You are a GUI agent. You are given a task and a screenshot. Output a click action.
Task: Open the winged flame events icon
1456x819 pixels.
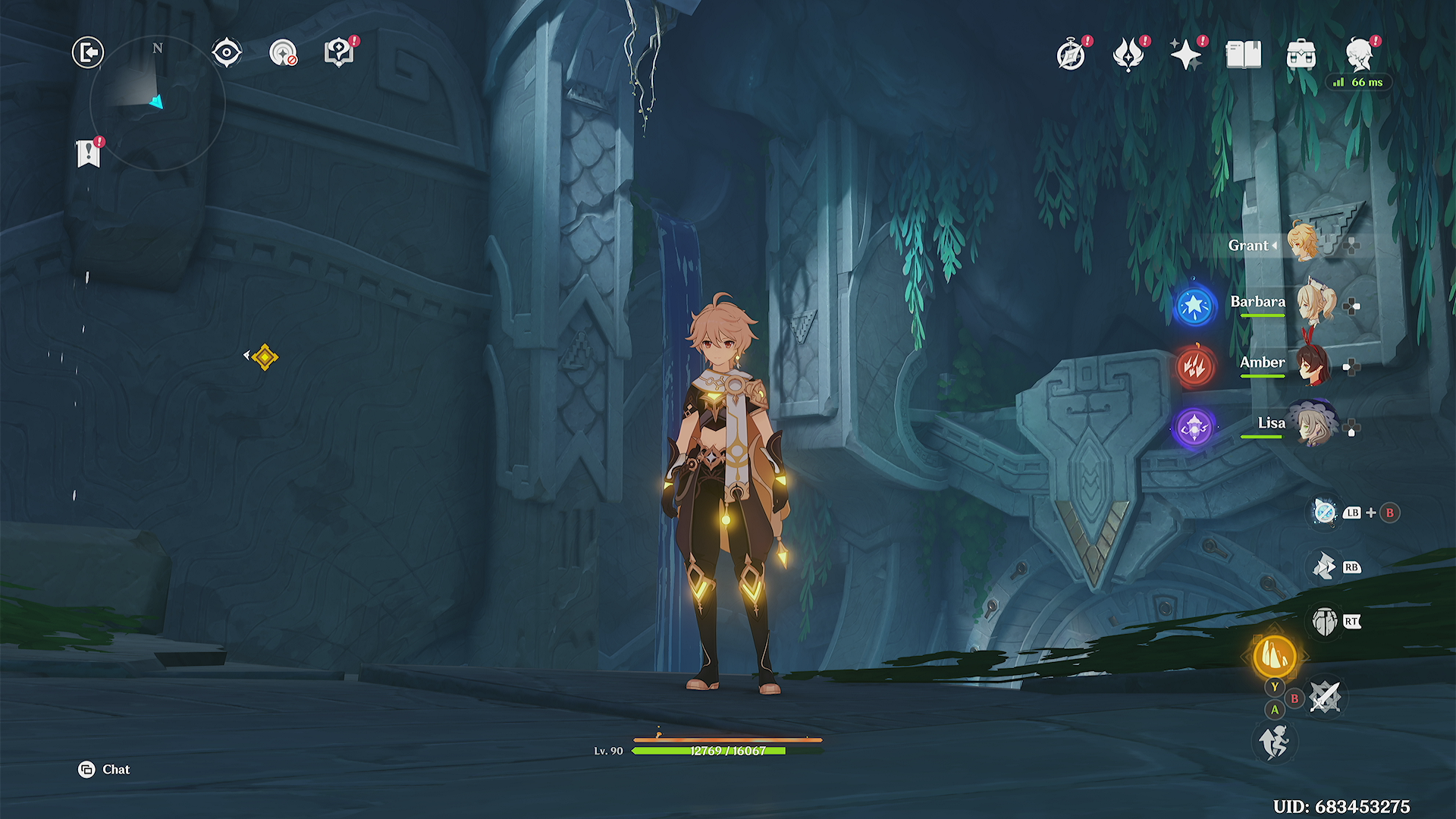(1128, 55)
